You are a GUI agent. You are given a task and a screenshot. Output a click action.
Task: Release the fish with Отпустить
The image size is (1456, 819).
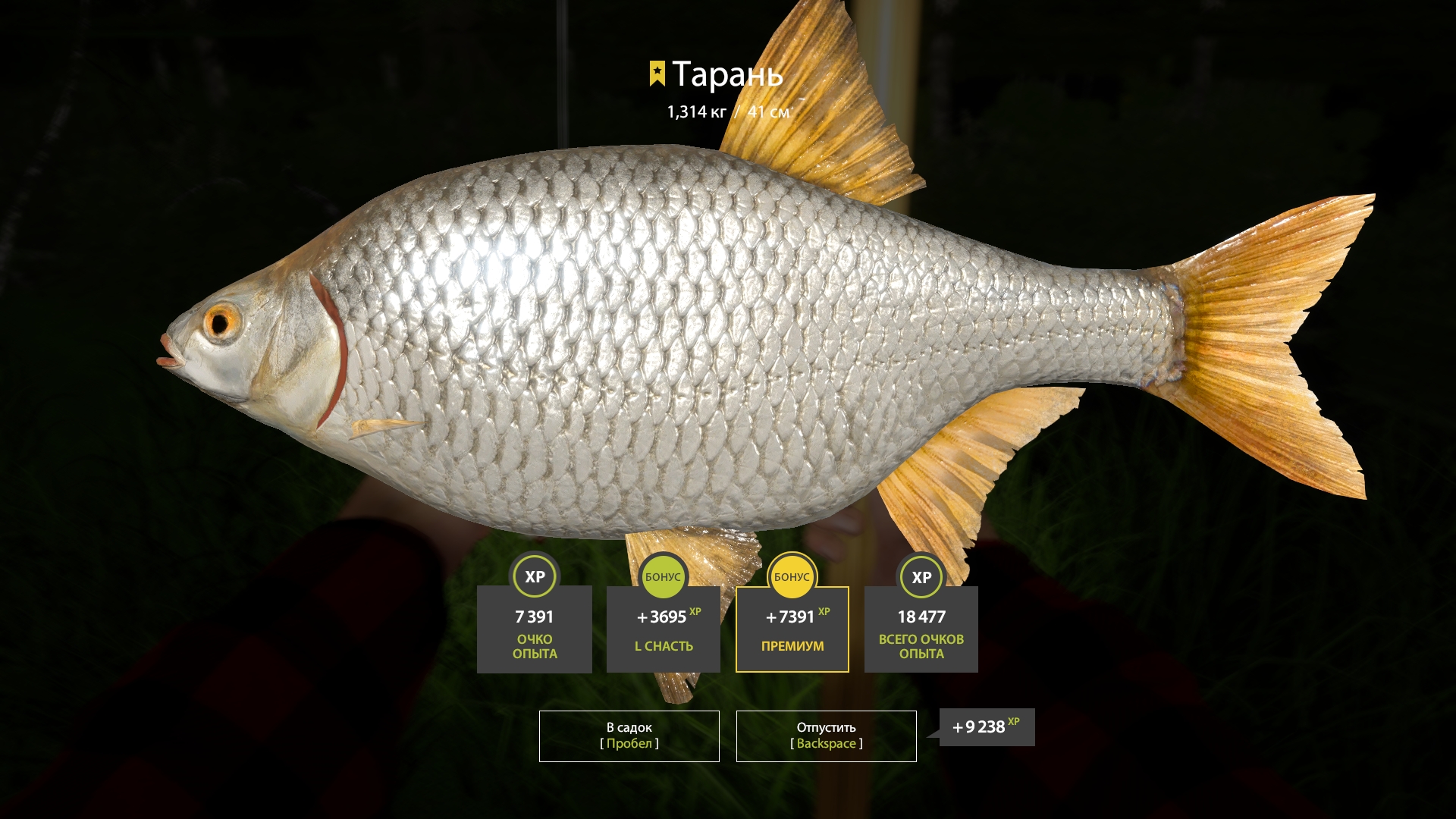click(826, 736)
